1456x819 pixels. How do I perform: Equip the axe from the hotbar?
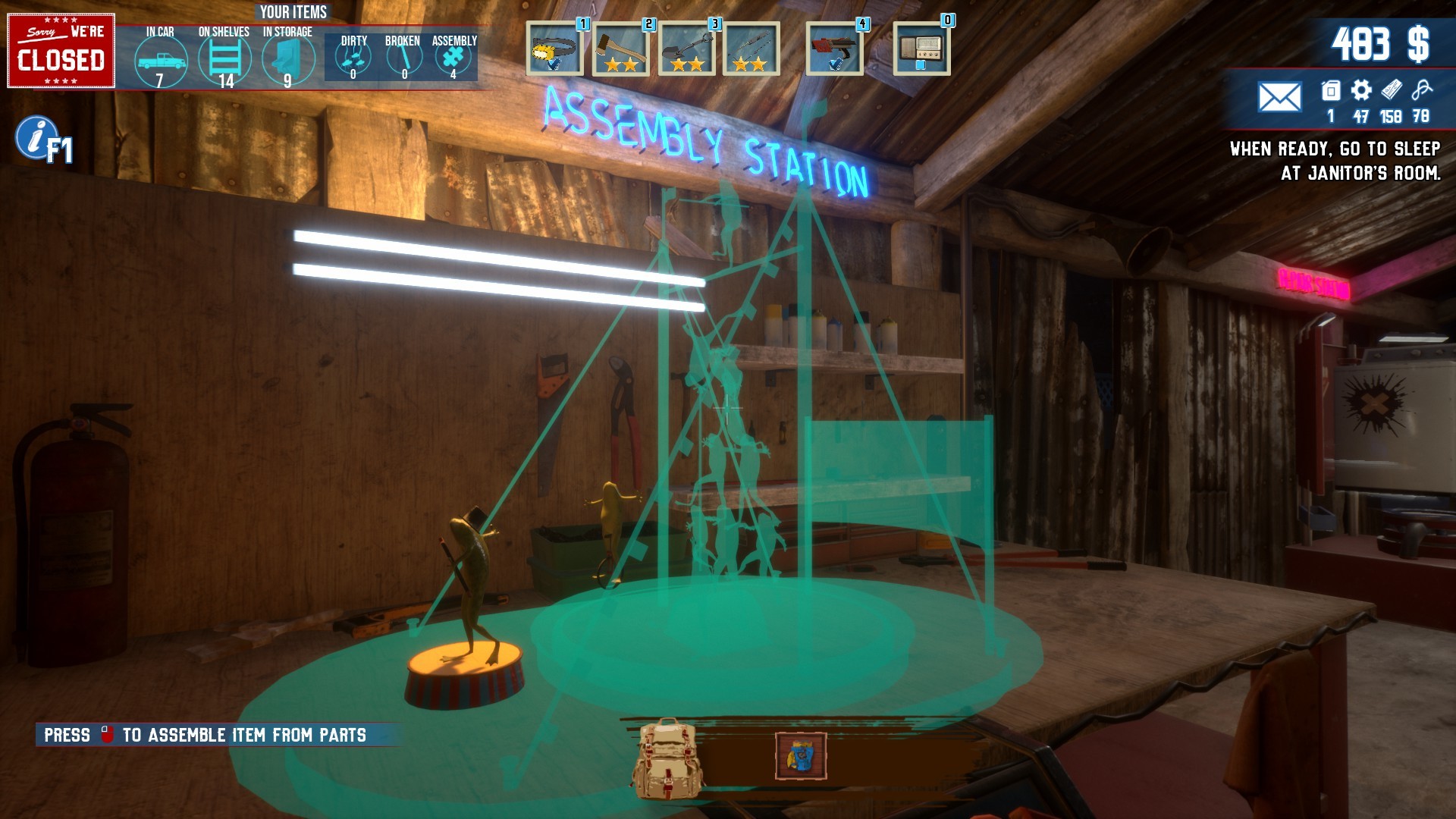click(x=620, y=50)
